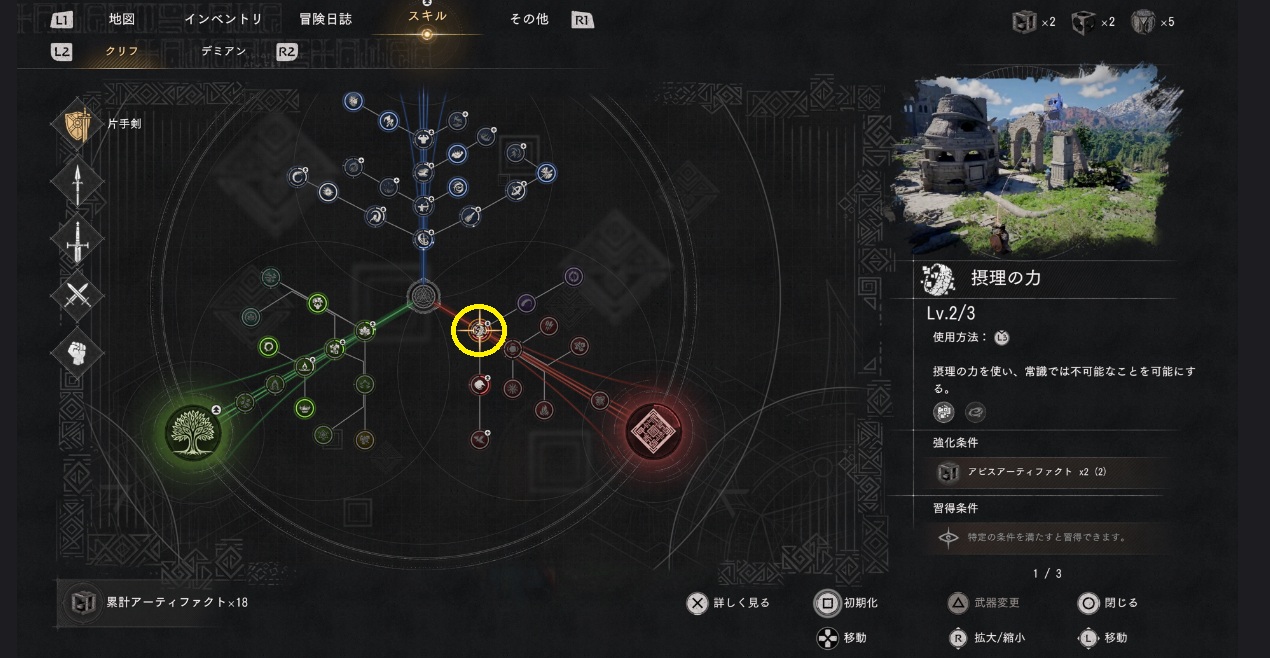
Task: Switch to the デミアン character tab
Action: (x=223, y=51)
